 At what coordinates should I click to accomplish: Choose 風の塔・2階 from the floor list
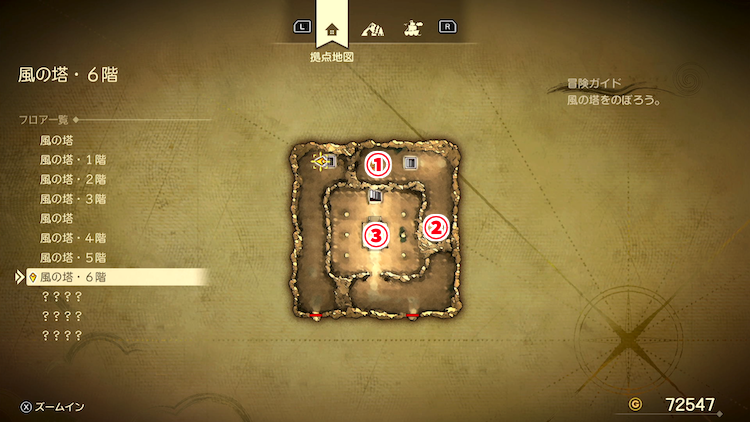click(x=73, y=179)
